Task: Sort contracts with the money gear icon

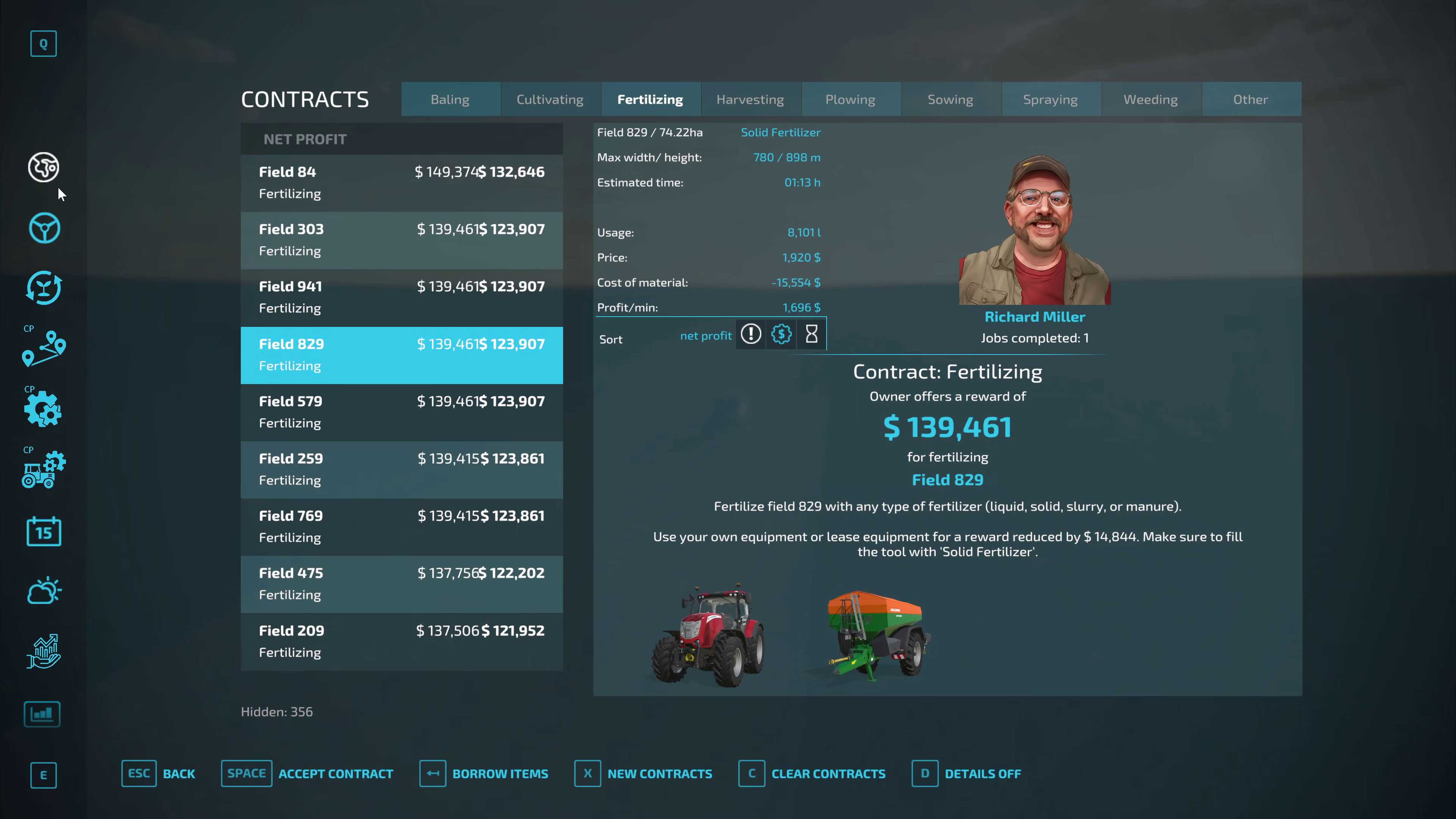Action: [781, 334]
